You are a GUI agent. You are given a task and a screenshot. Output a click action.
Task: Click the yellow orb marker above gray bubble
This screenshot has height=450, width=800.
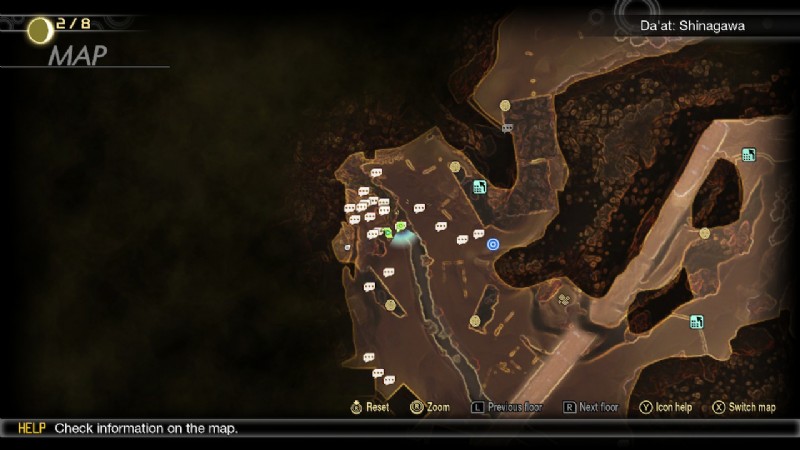506,105
